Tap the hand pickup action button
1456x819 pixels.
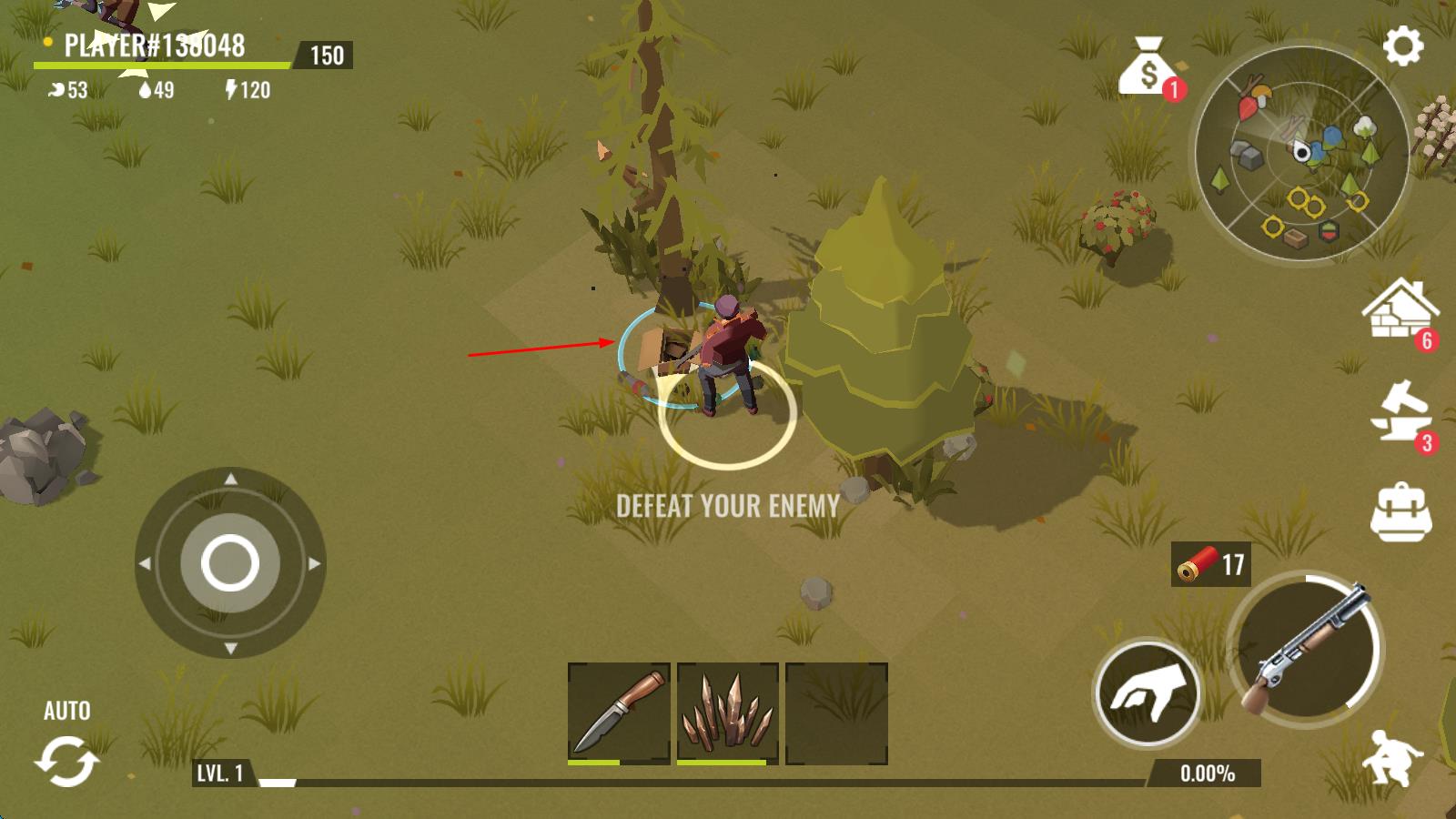(1147, 693)
